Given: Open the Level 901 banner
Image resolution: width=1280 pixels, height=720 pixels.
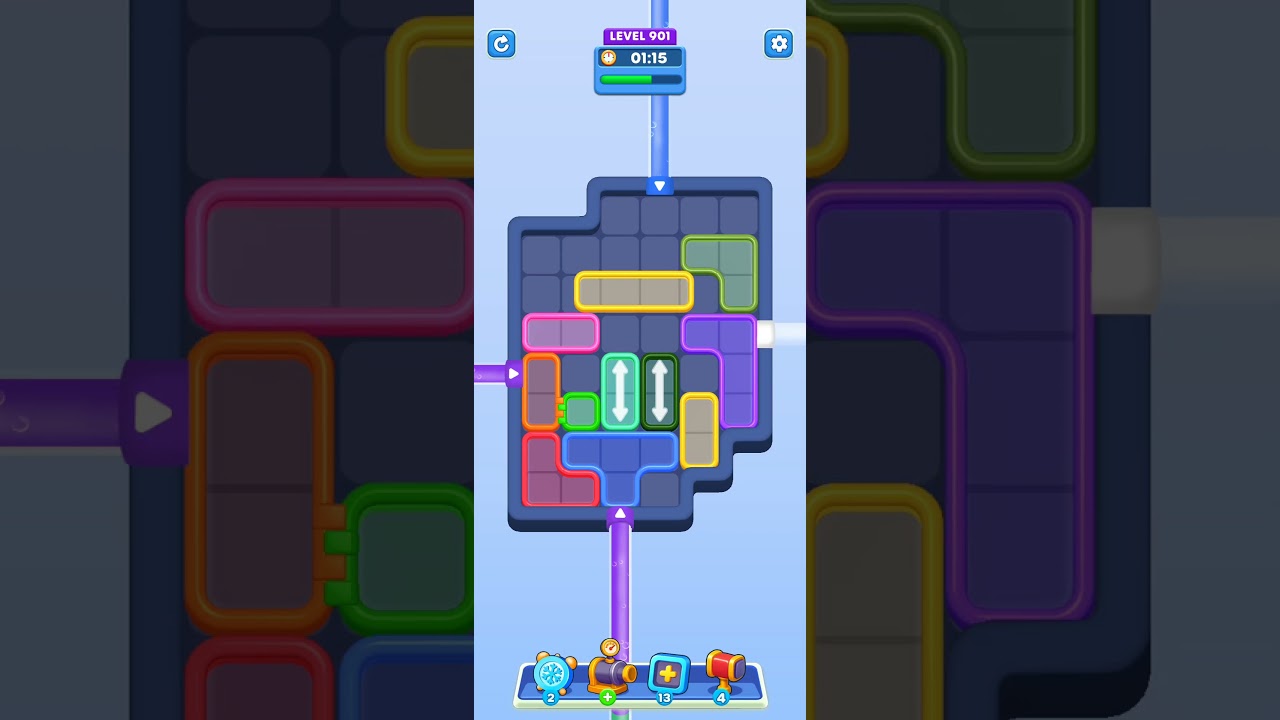Looking at the screenshot, I should click(640, 35).
